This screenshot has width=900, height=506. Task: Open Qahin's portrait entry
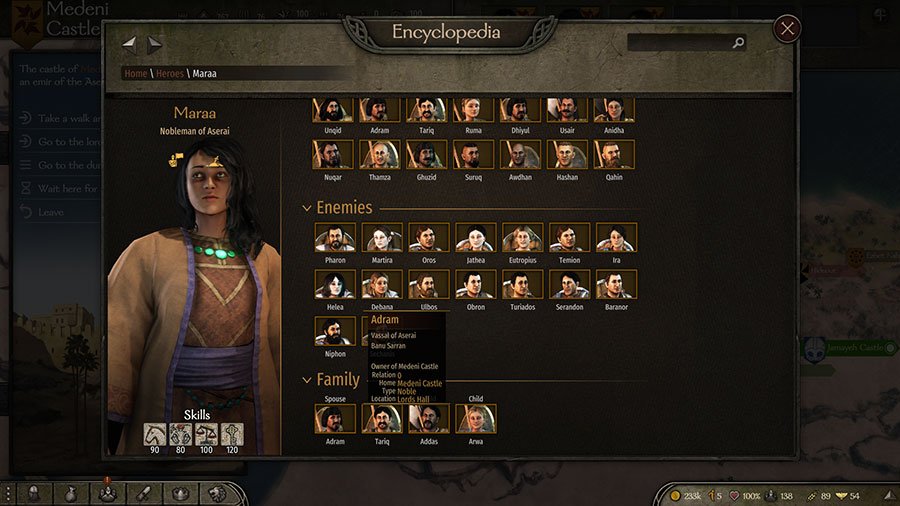tap(614, 155)
